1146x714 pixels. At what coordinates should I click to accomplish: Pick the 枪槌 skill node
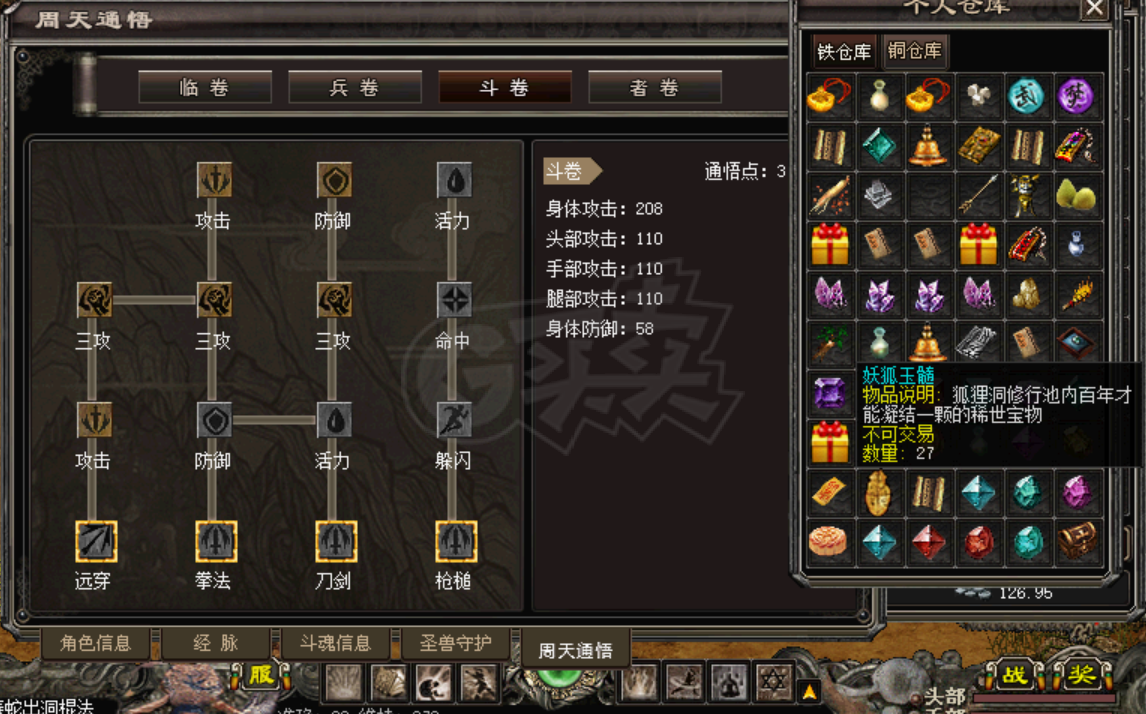click(x=455, y=542)
